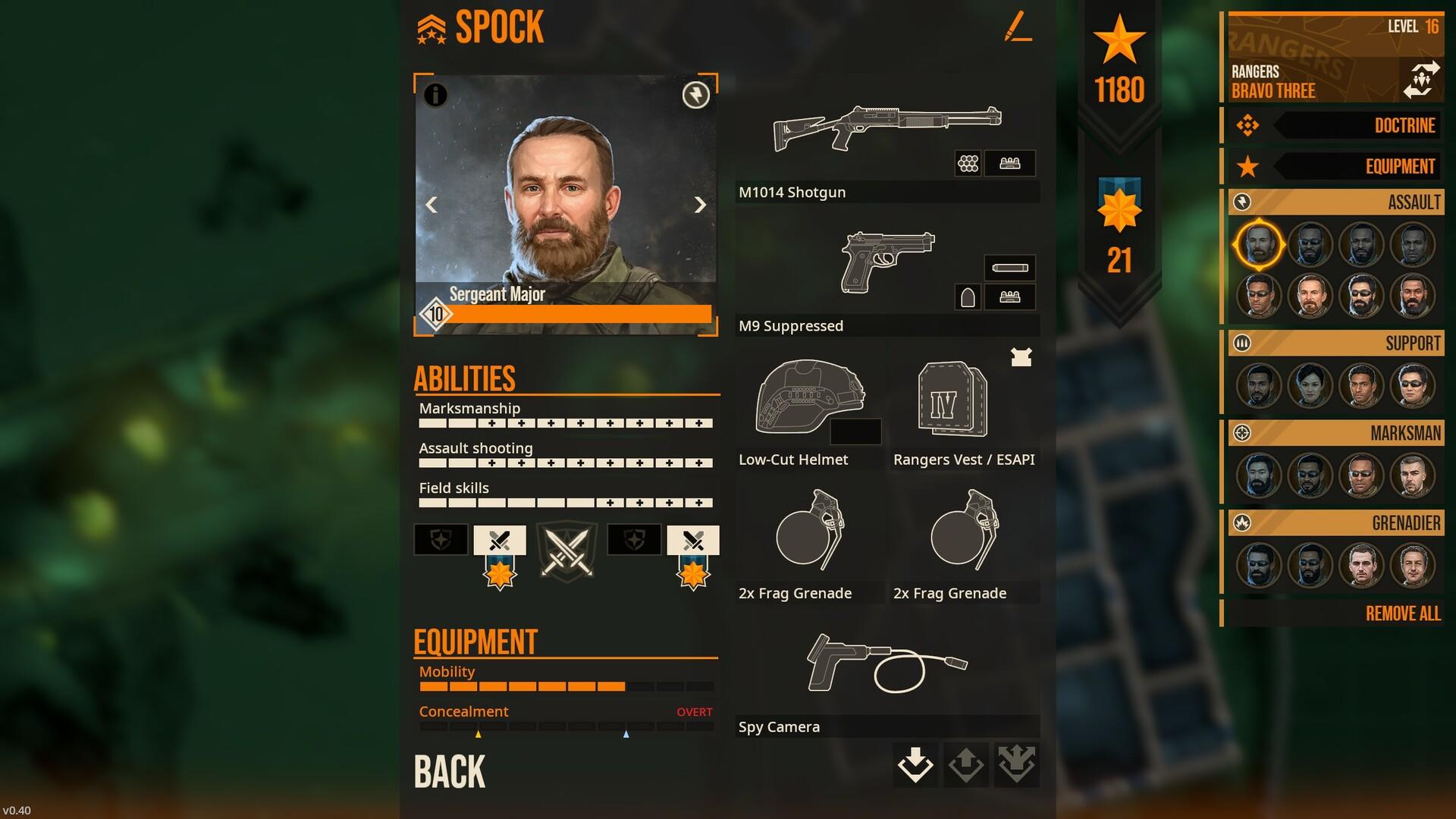The image size is (1456, 819).
Task: Toggle the central shield emblem under Field skills
Action: tap(566, 551)
